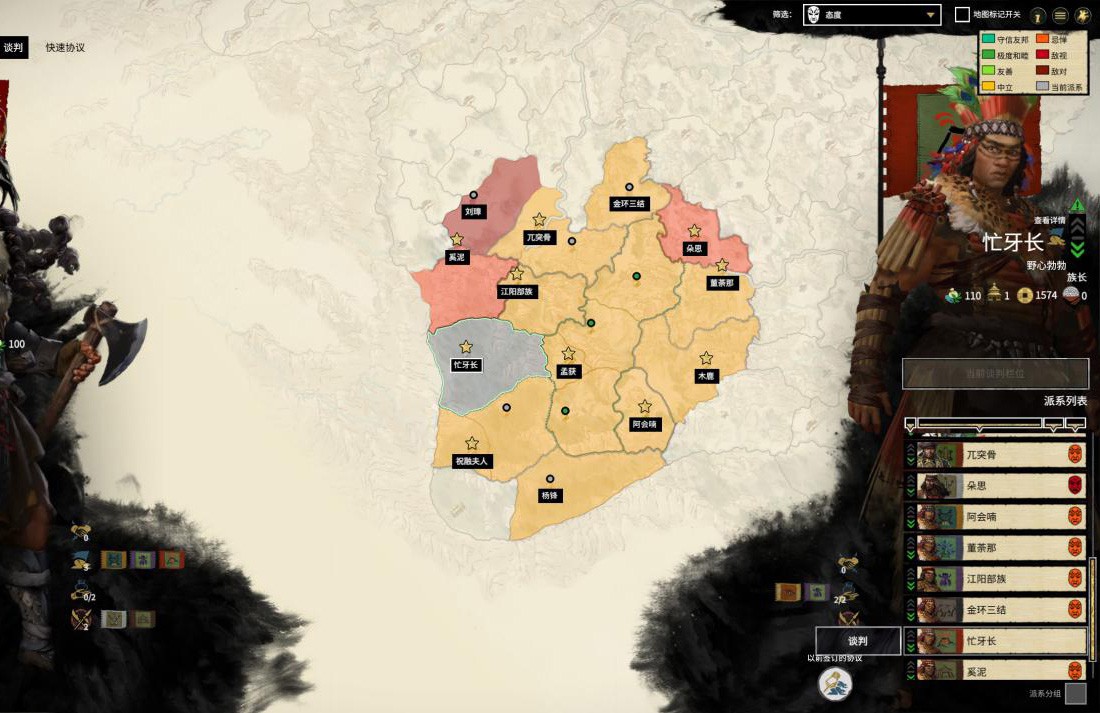
Task: Toggle the 地图标记开关 checkbox
Action: click(962, 15)
